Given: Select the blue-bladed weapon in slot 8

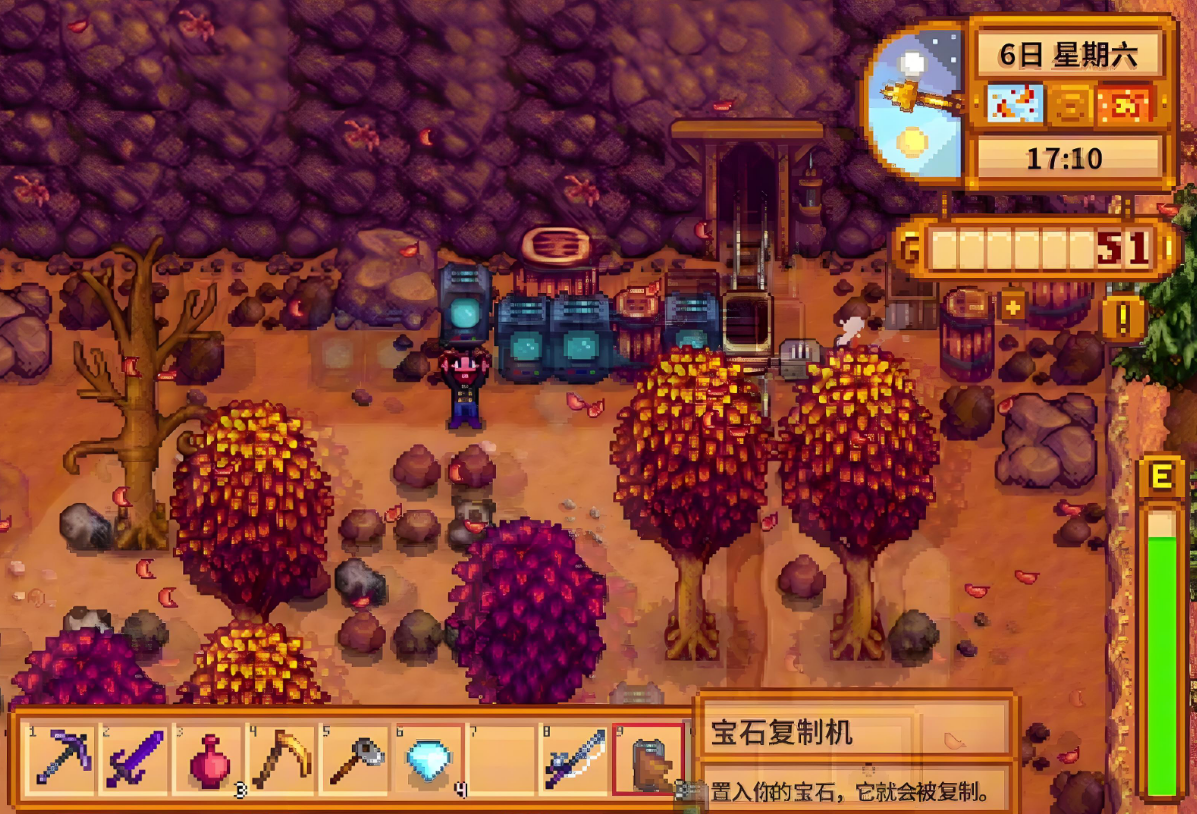Looking at the screenshot, I should coord(575,759).
